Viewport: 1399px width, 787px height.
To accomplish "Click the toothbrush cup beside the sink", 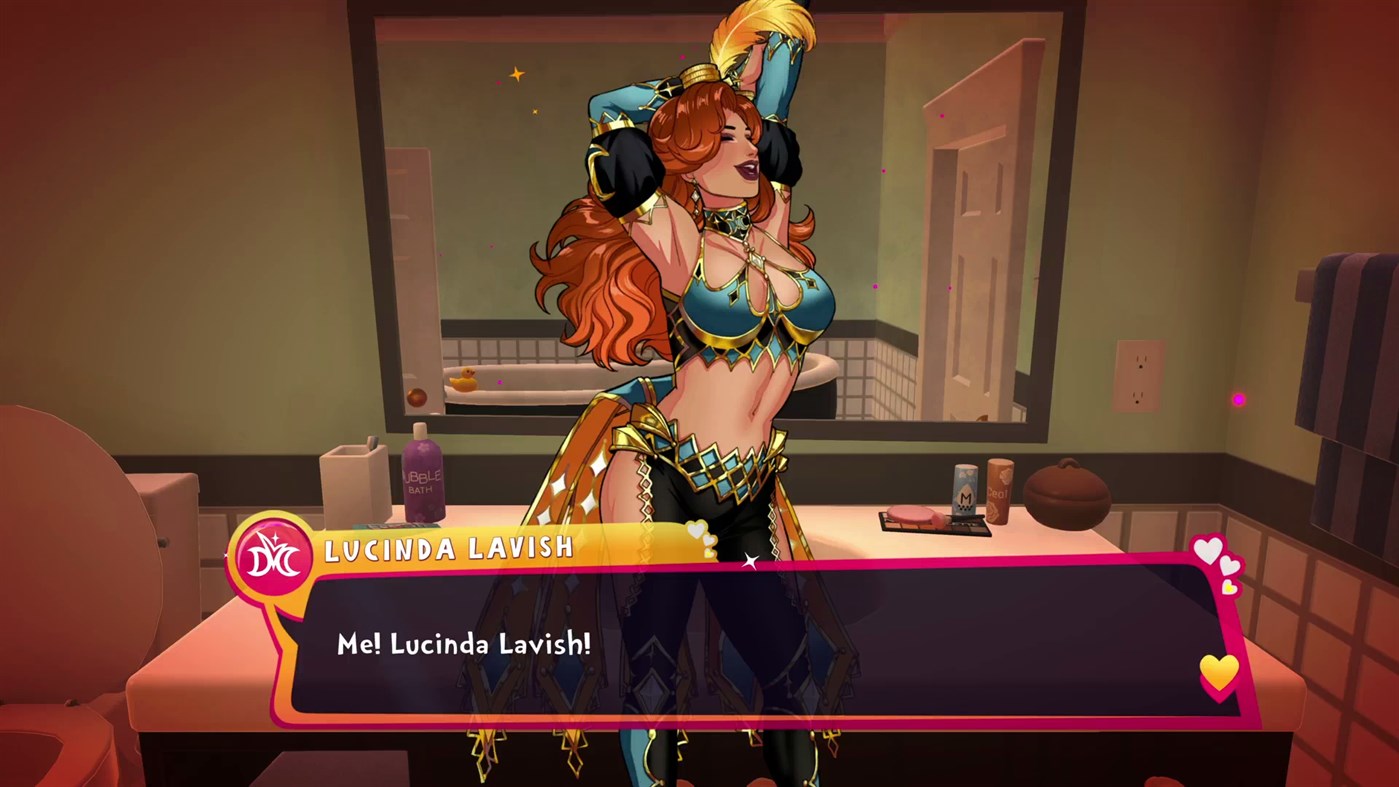I will point(355,483).
